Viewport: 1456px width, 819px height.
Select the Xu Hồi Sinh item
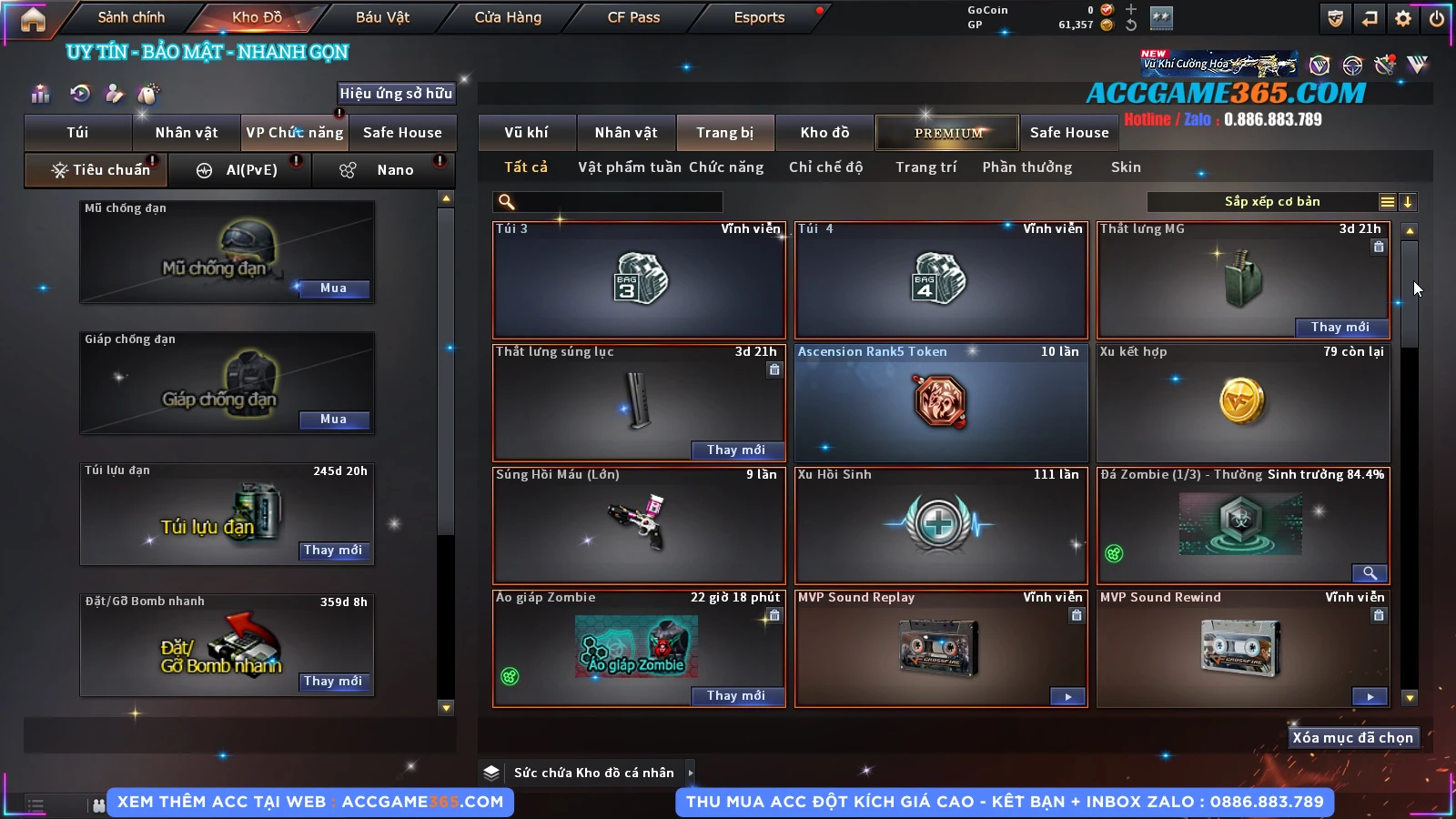click(941, 526)
